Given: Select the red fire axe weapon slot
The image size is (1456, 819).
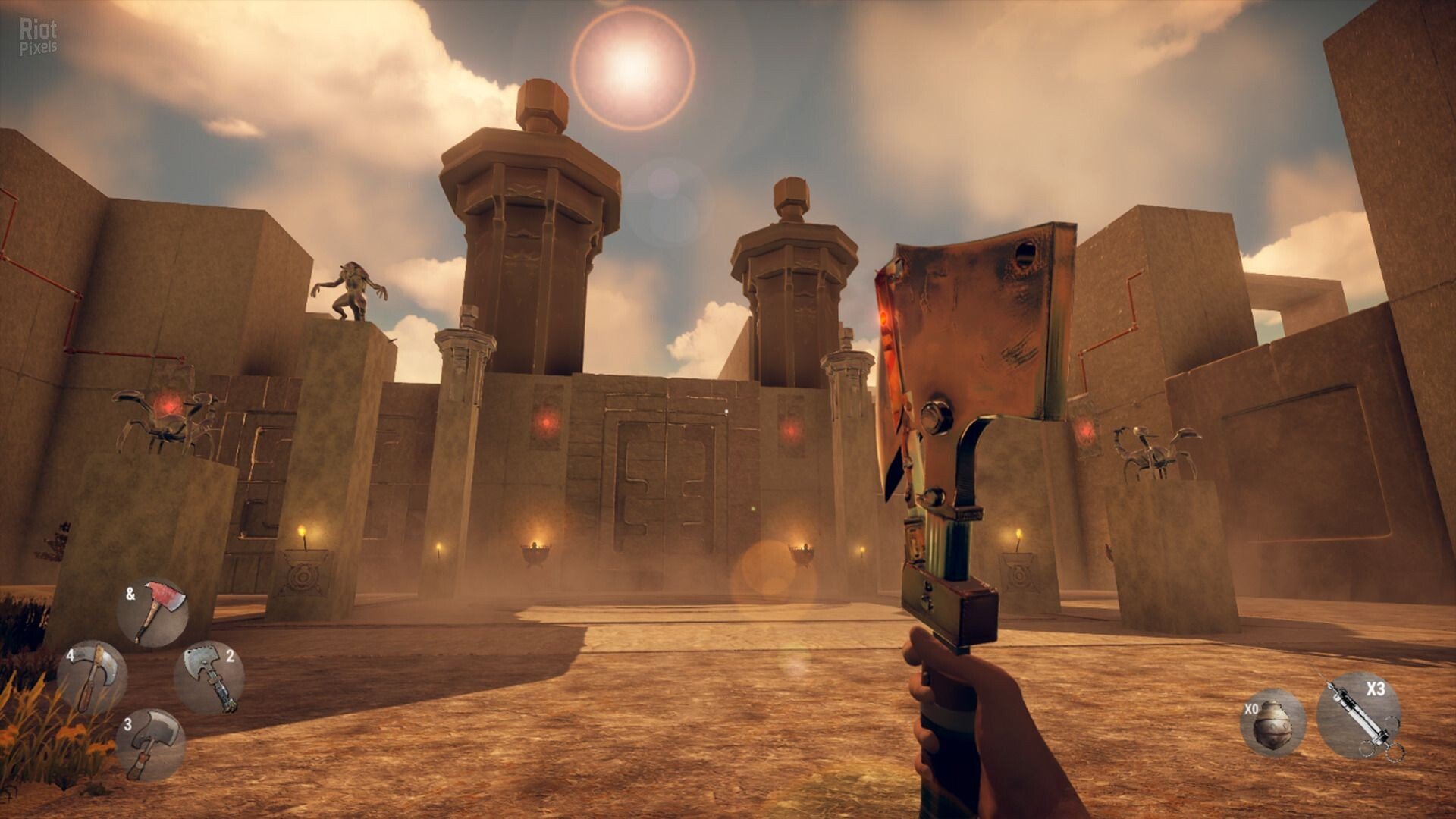Looking at the screenshot, I should (152, 613).
